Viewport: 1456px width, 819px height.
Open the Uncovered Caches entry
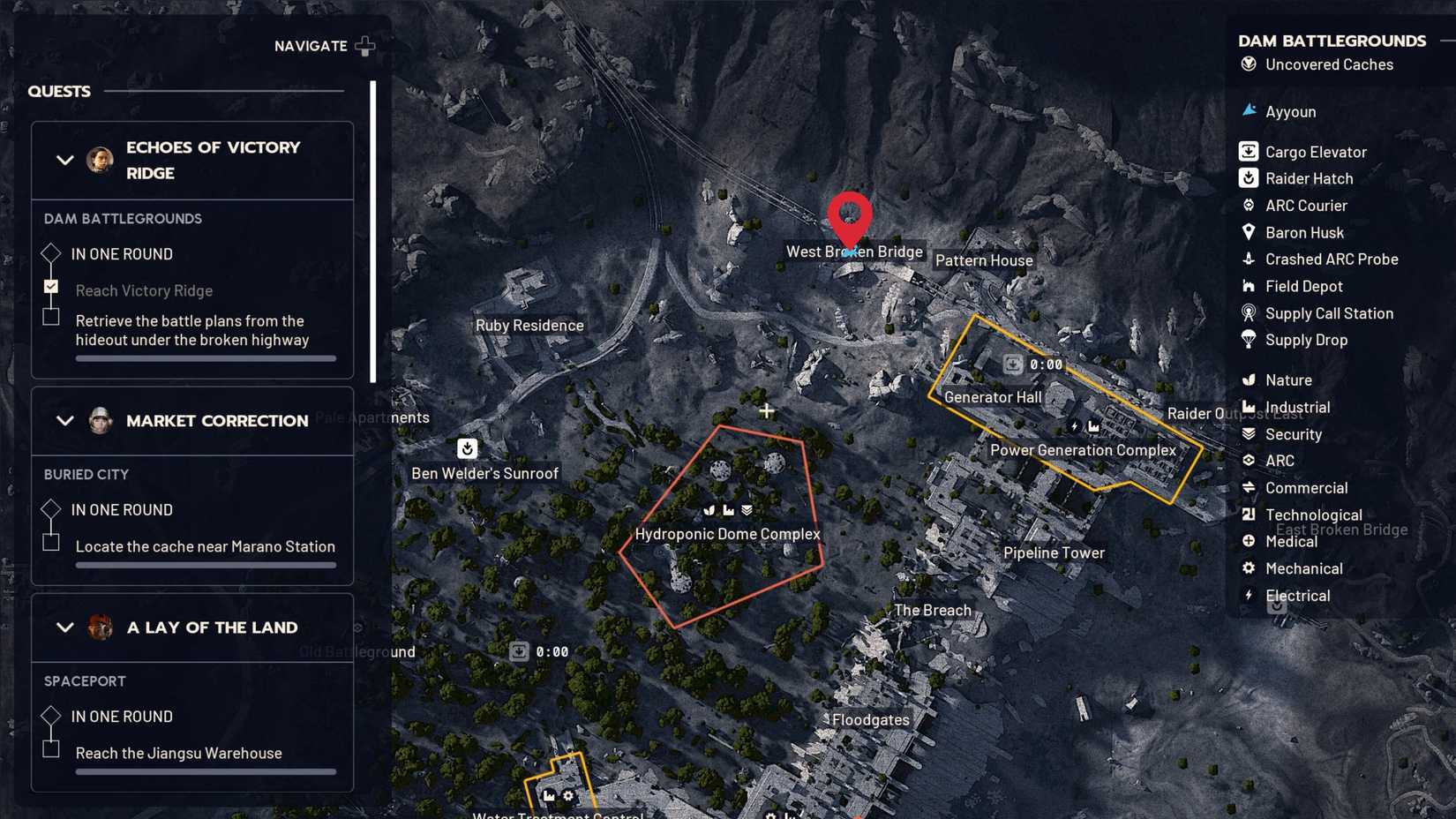point(1328,64)
